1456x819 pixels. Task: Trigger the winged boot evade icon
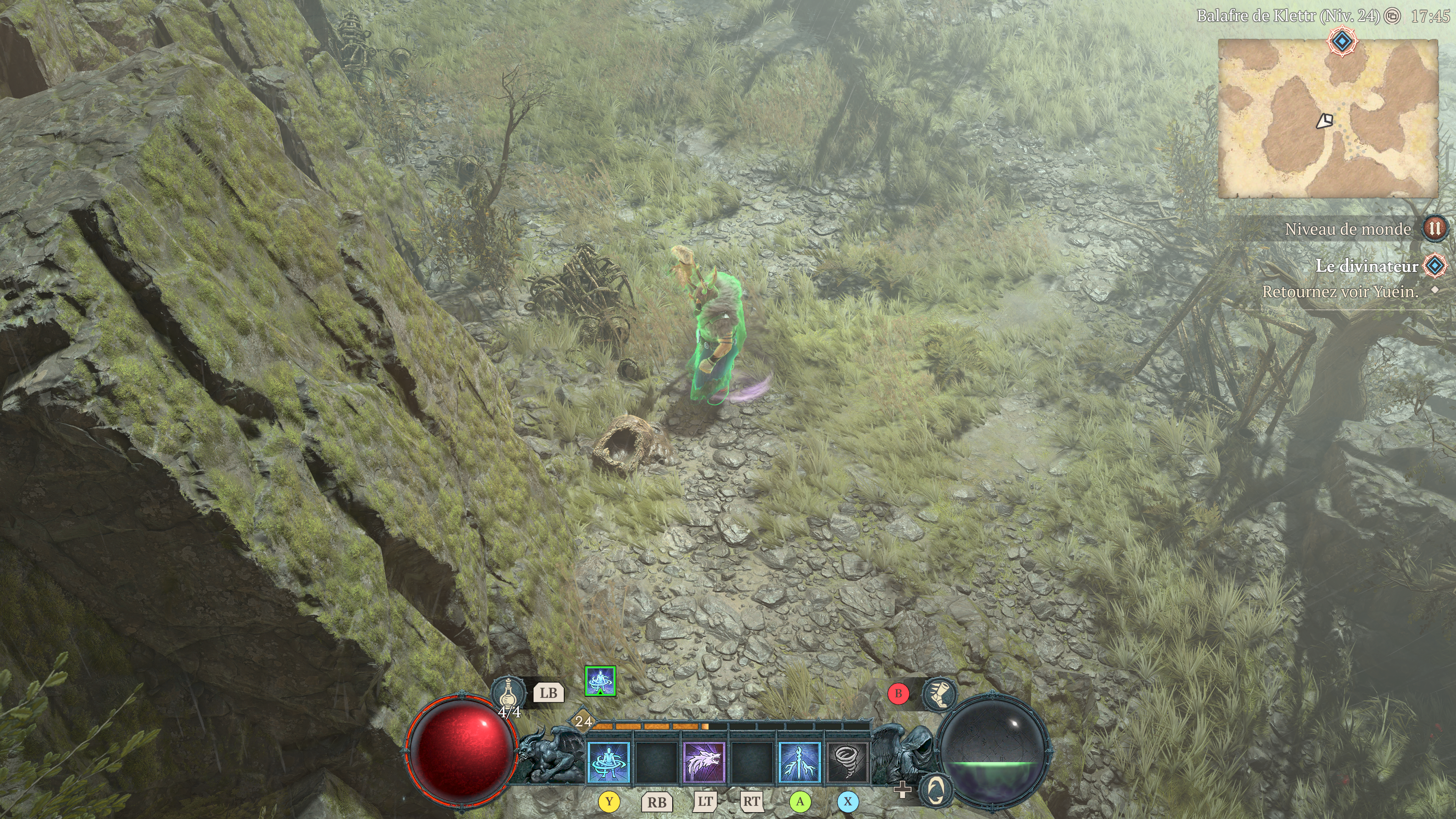(938, 693)
